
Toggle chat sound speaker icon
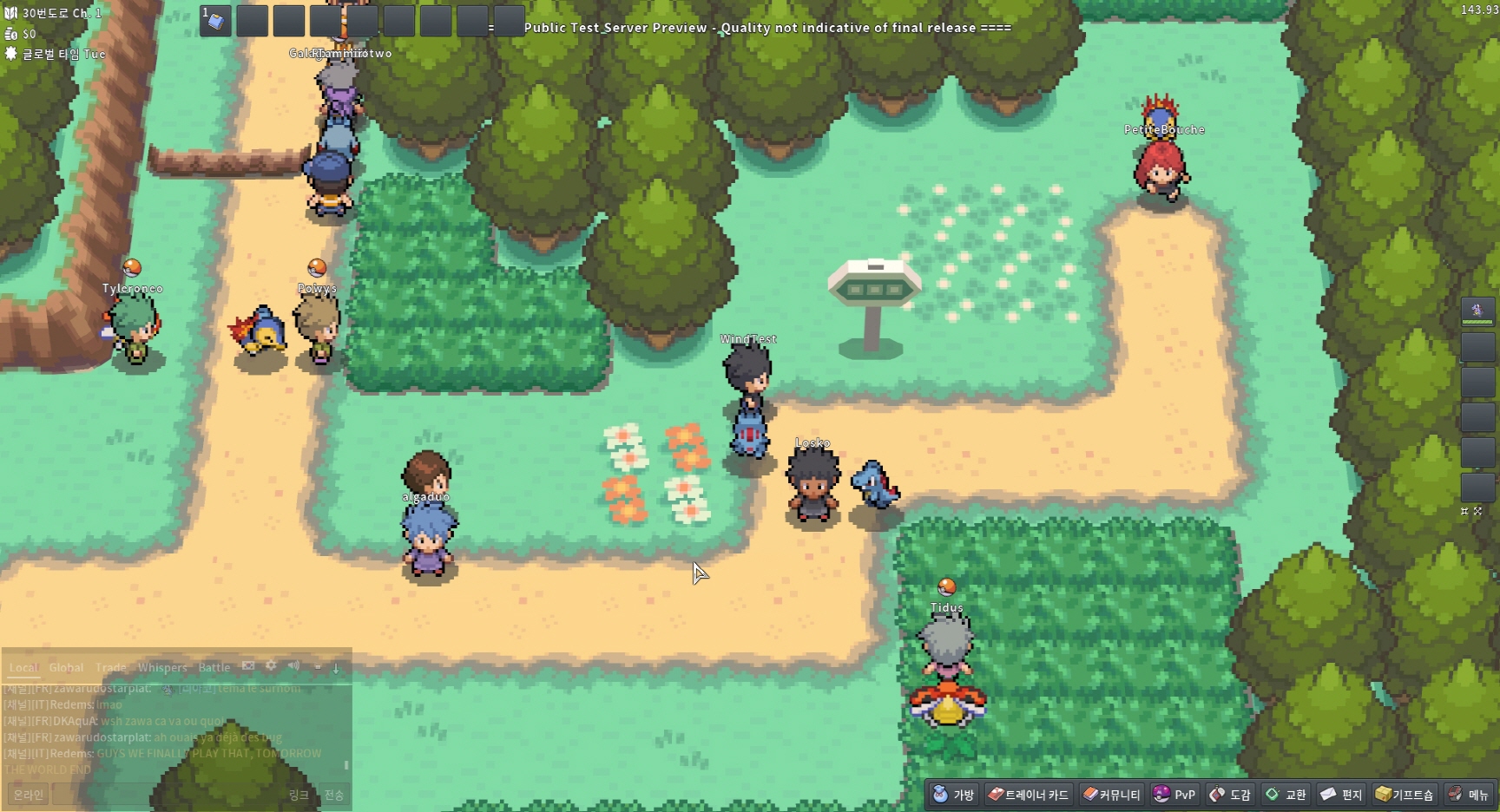point(293,665)
